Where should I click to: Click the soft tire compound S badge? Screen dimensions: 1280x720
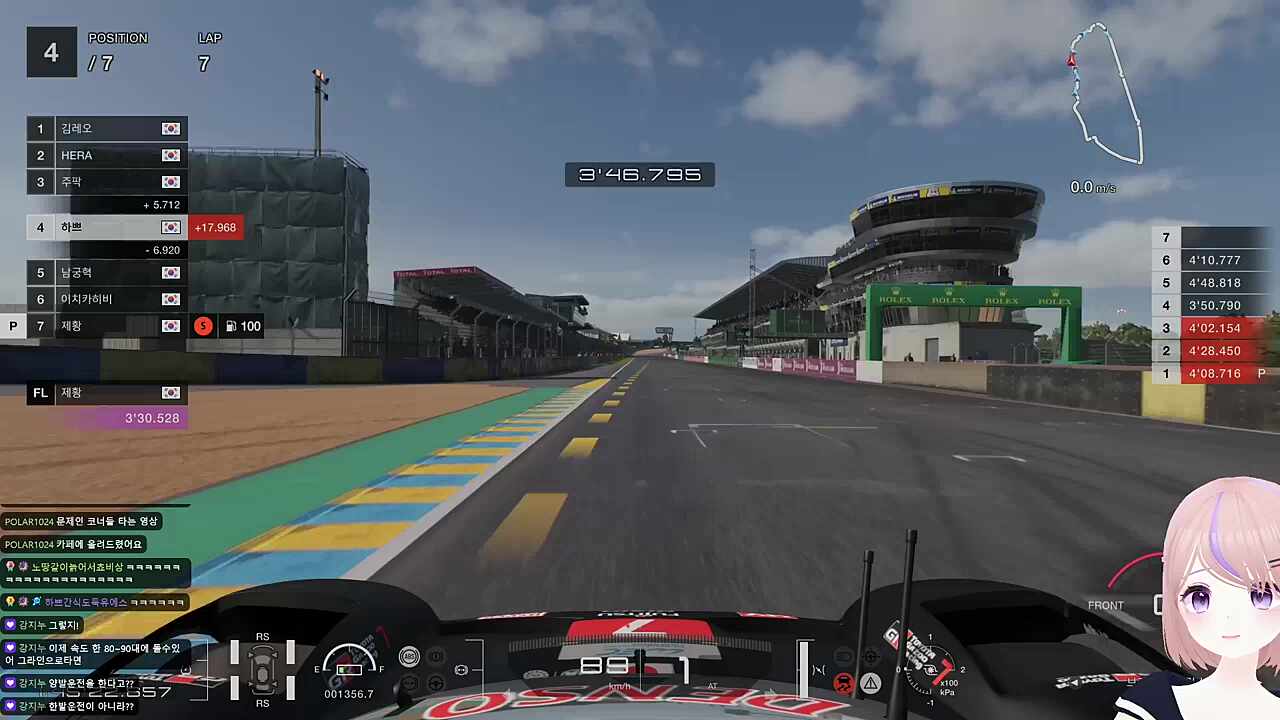coord(203,326)
